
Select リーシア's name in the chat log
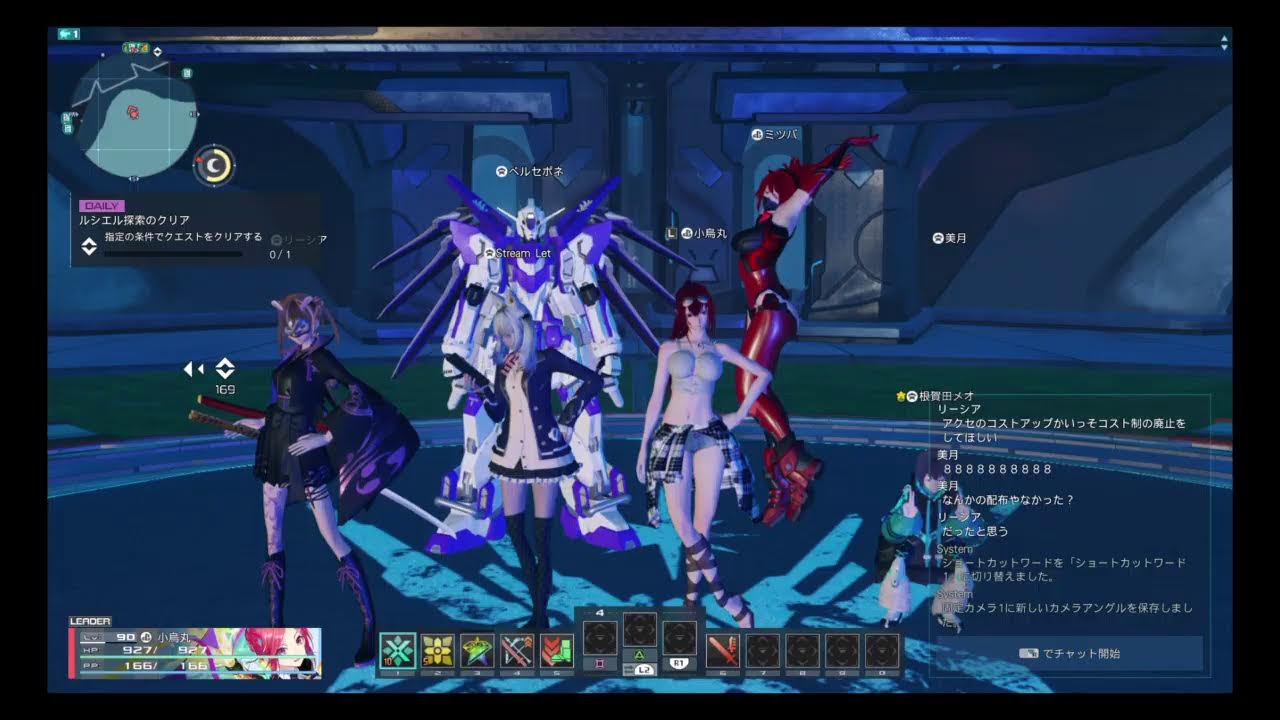[x=958, y=407]
